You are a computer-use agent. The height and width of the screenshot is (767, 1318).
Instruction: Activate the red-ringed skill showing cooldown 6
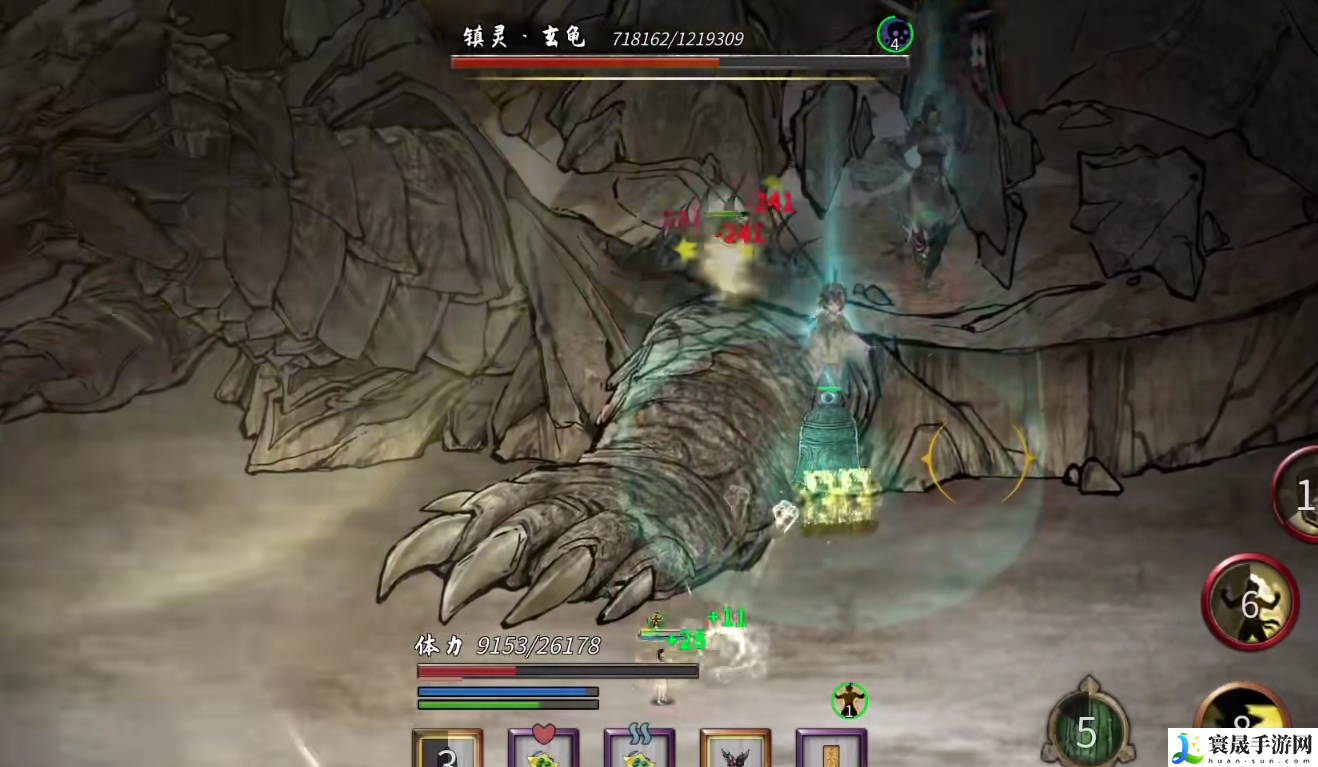click(1249, 602)
